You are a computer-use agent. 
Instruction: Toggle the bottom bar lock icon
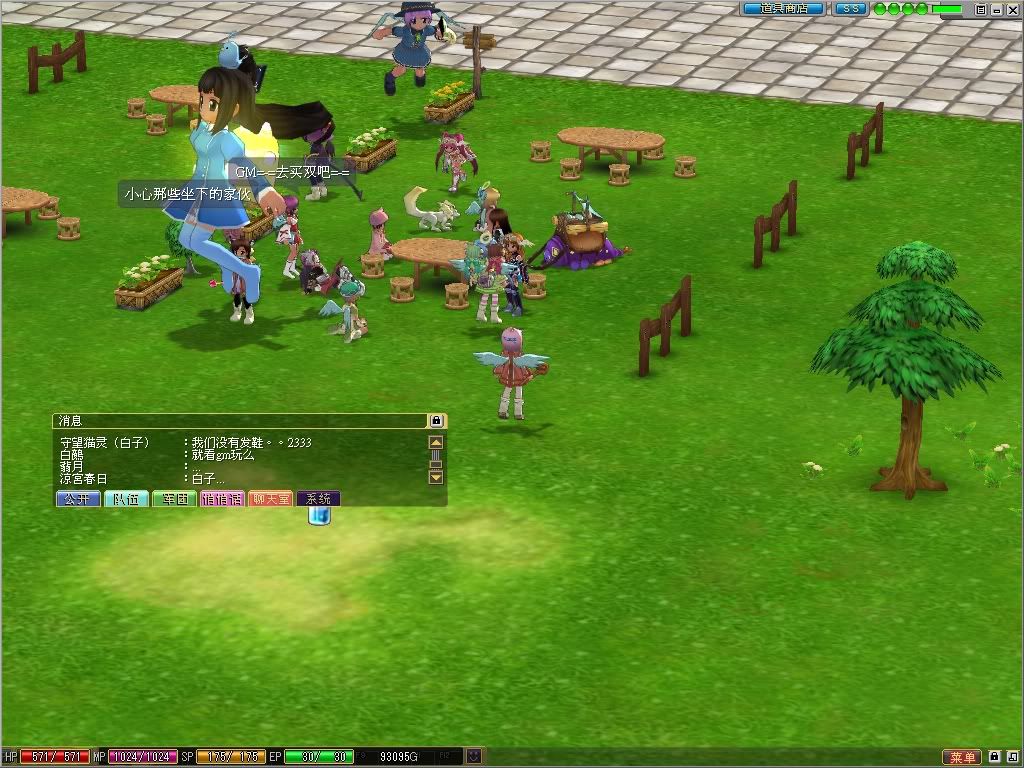click(x=995, y=757)
